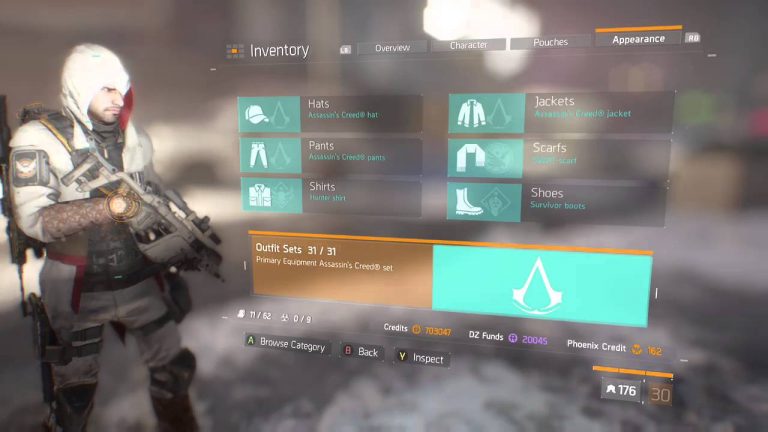768x432 pixels.
Task: Switch to the Overview tab
Action: [392, 47]
